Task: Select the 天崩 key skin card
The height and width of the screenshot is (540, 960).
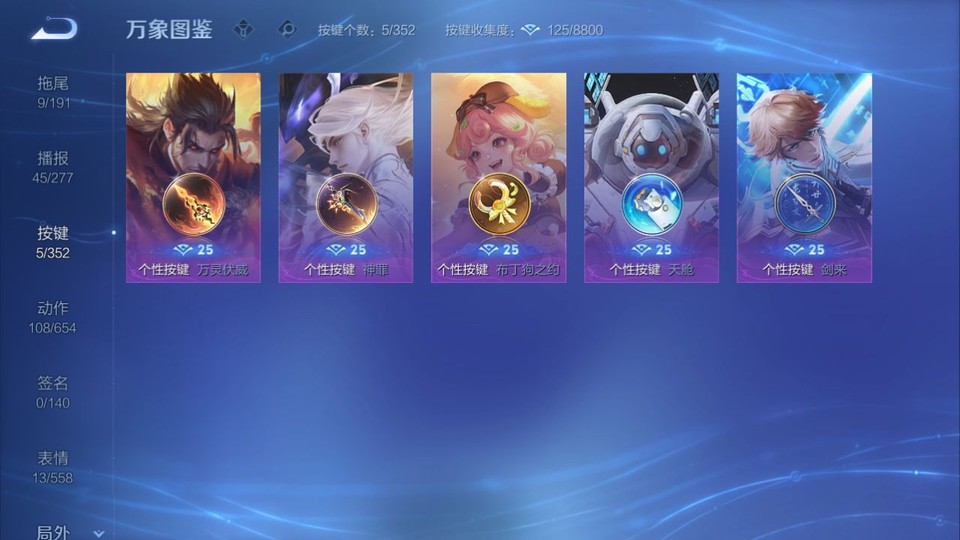Action: point(651,177)
